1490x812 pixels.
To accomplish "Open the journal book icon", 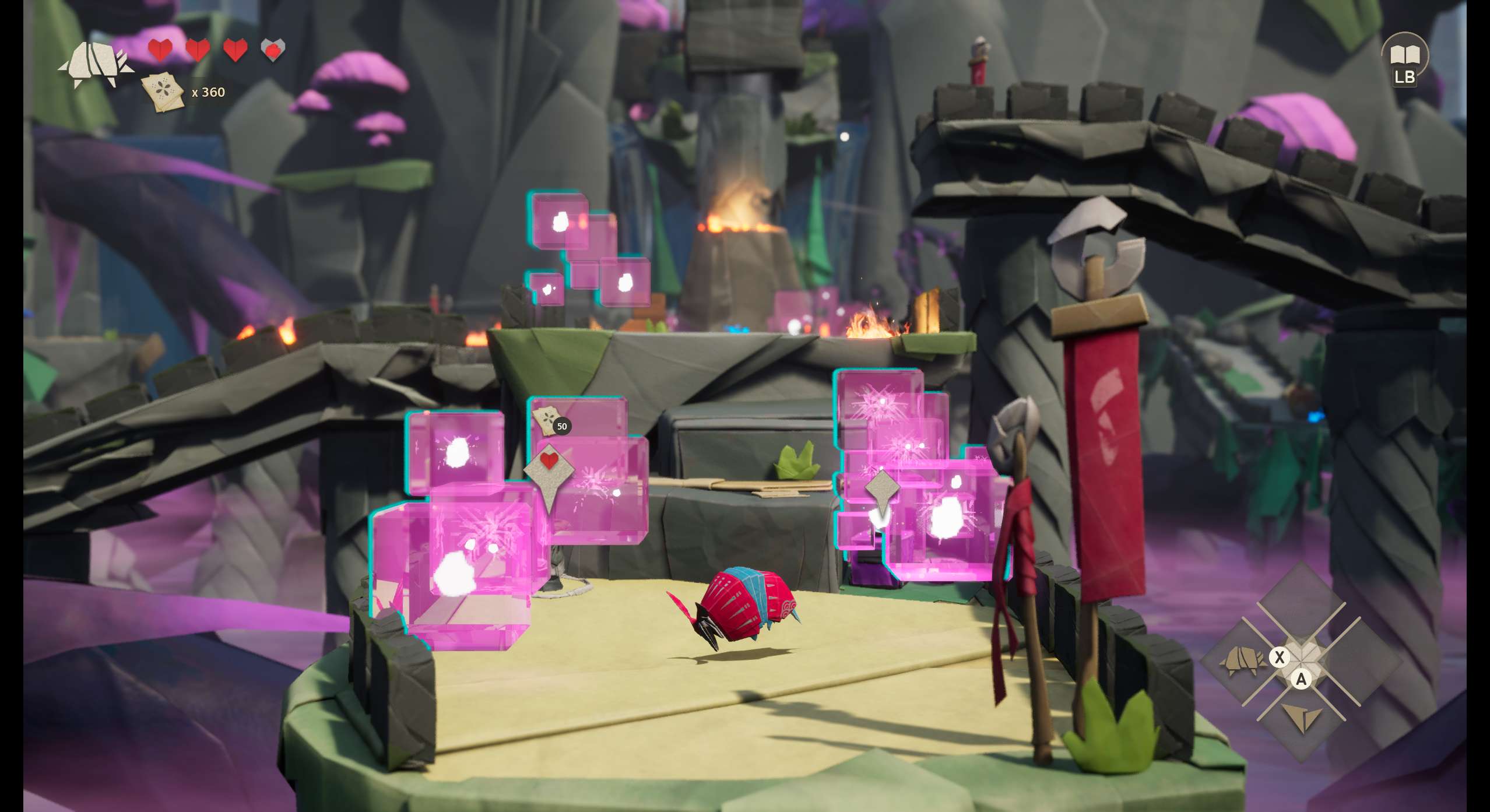I will point(1404,56).
